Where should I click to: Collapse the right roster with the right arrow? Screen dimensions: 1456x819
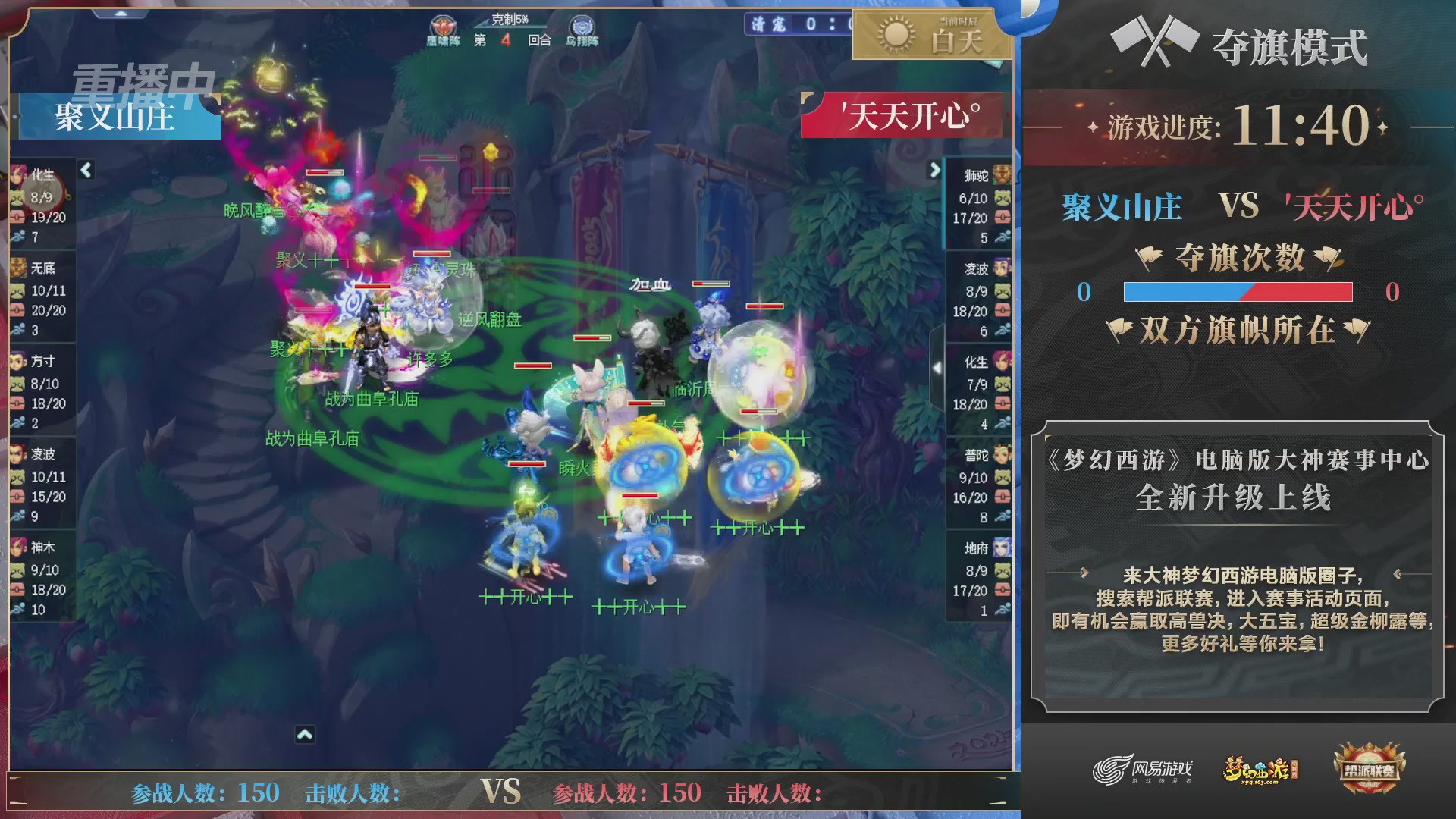[934, 171]
